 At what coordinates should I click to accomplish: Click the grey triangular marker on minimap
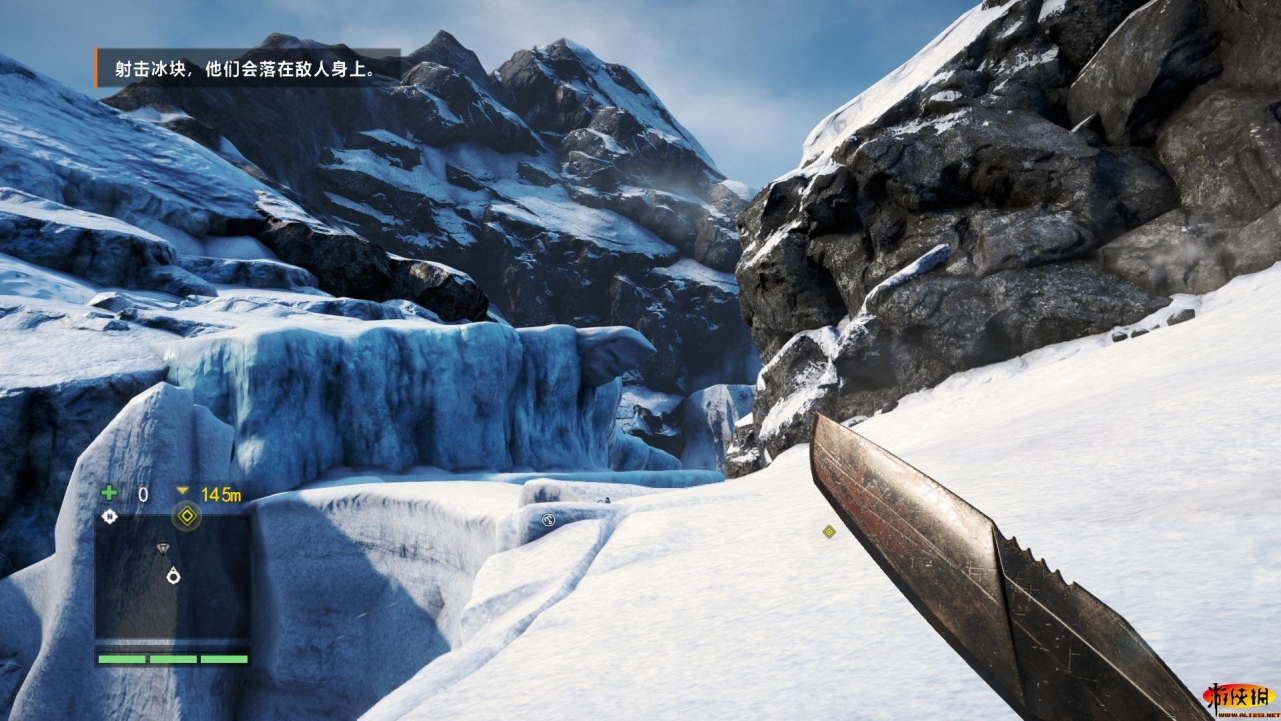pyautogui.click(x=163, y=548)
